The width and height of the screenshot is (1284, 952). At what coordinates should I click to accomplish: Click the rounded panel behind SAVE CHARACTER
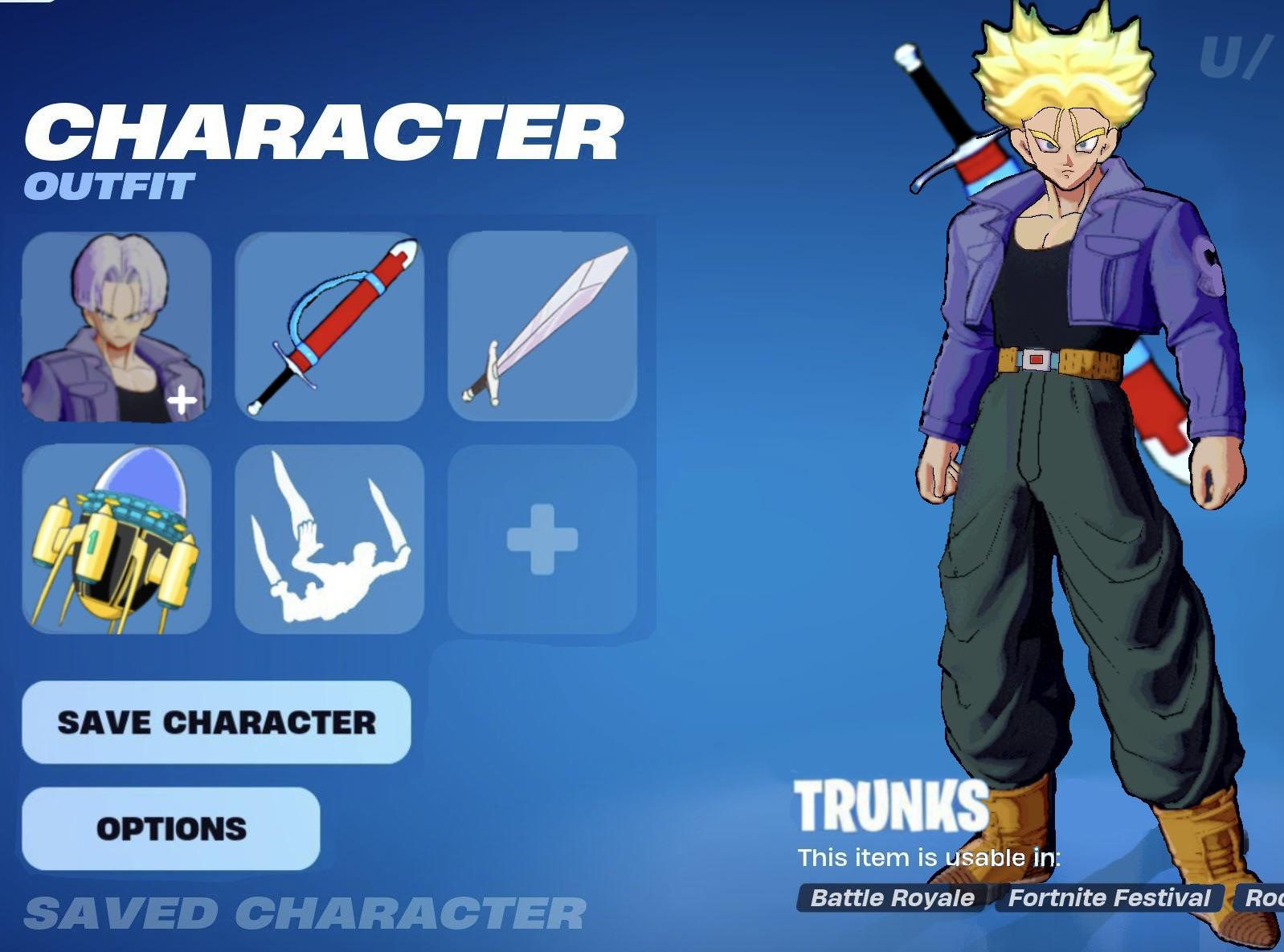coord(215,721)
